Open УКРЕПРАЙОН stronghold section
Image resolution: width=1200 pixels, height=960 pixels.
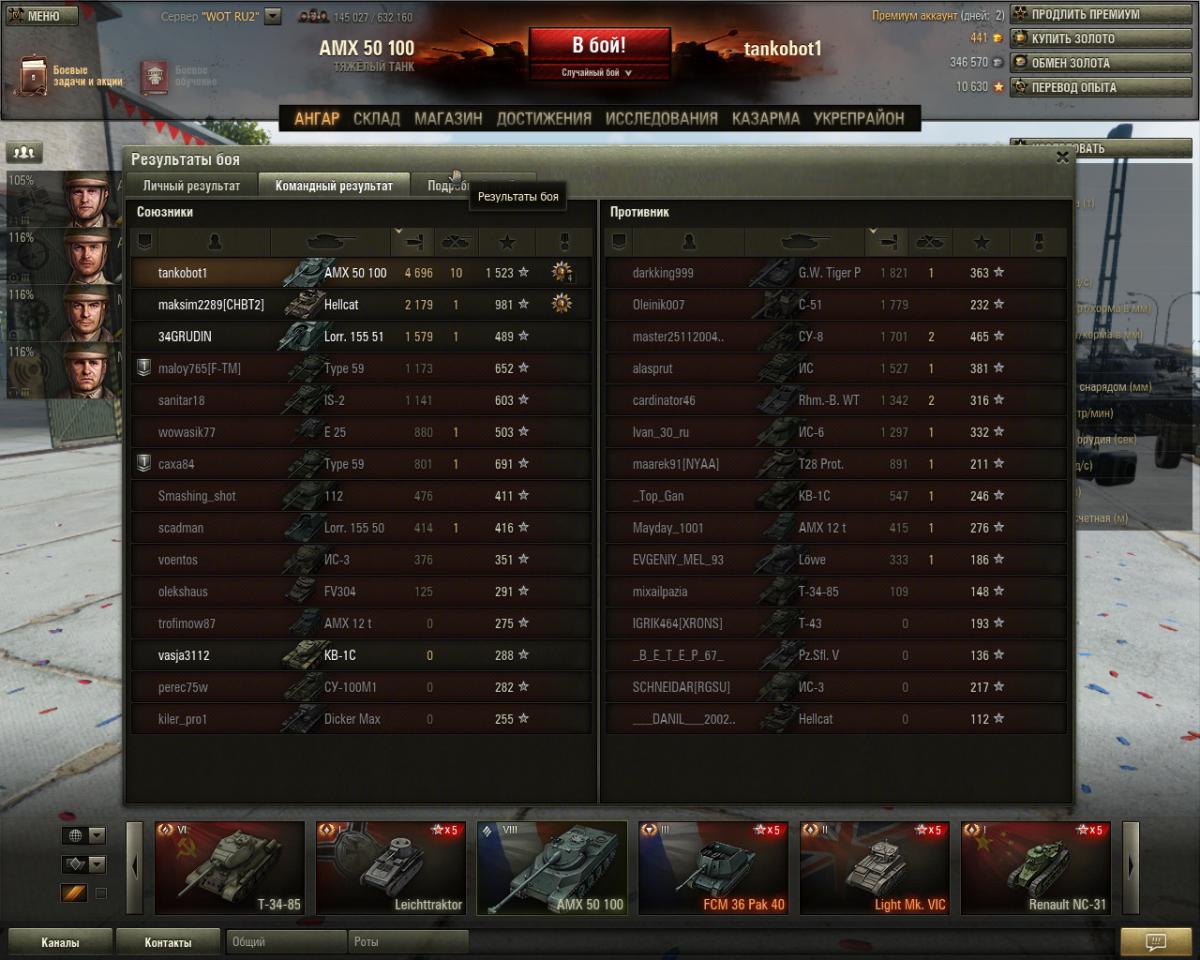858,118
